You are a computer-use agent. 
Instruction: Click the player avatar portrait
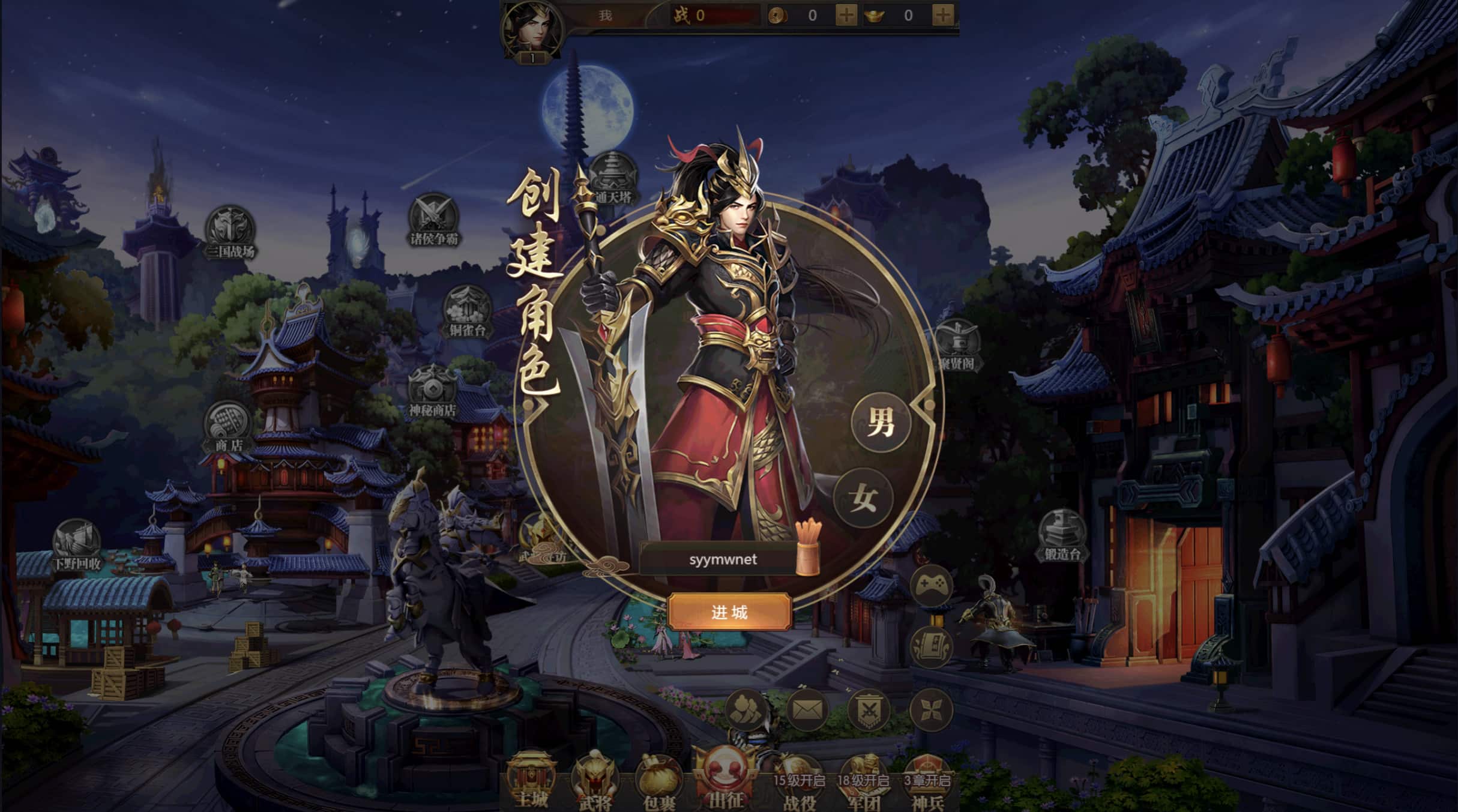[531, 29]
